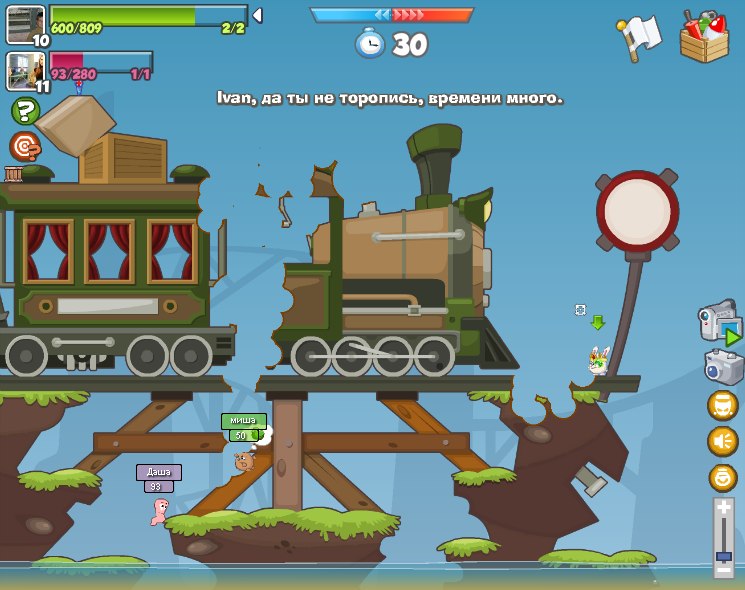Zoom out with the minus button
Viewport: 745px width, 590px height.
[x=724, y=569]
